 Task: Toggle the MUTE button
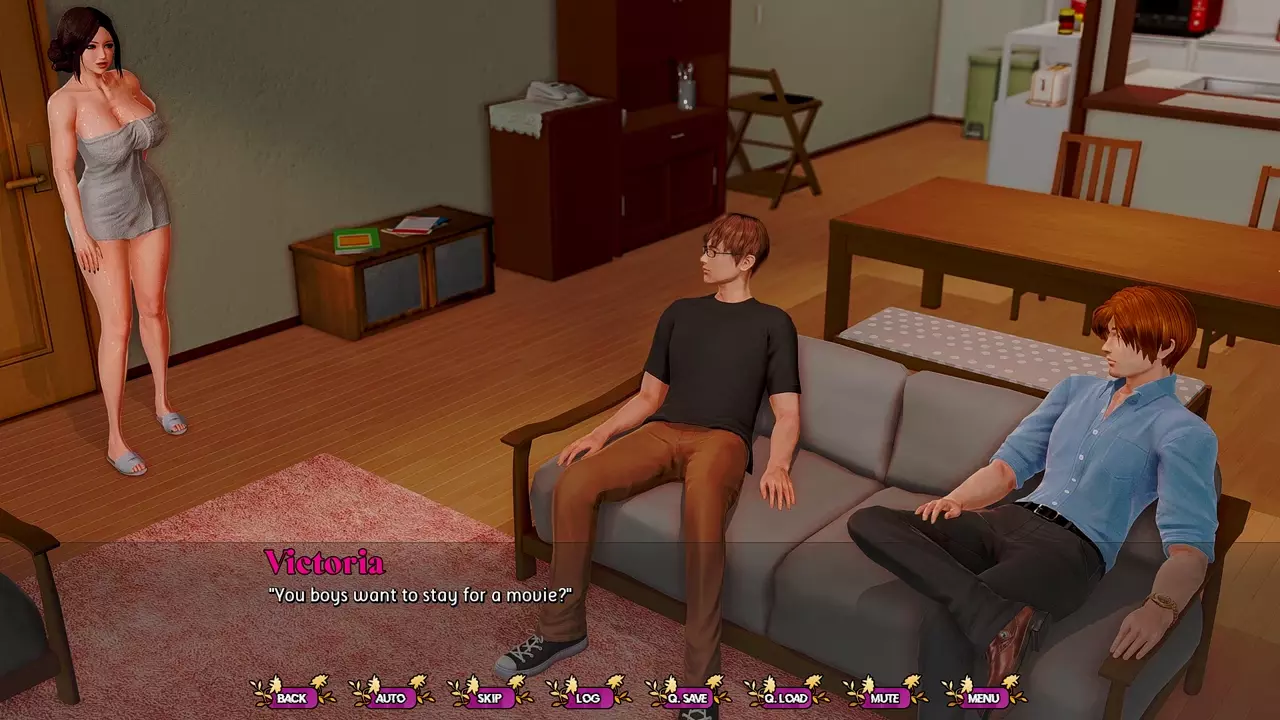[x=885, y=697]
